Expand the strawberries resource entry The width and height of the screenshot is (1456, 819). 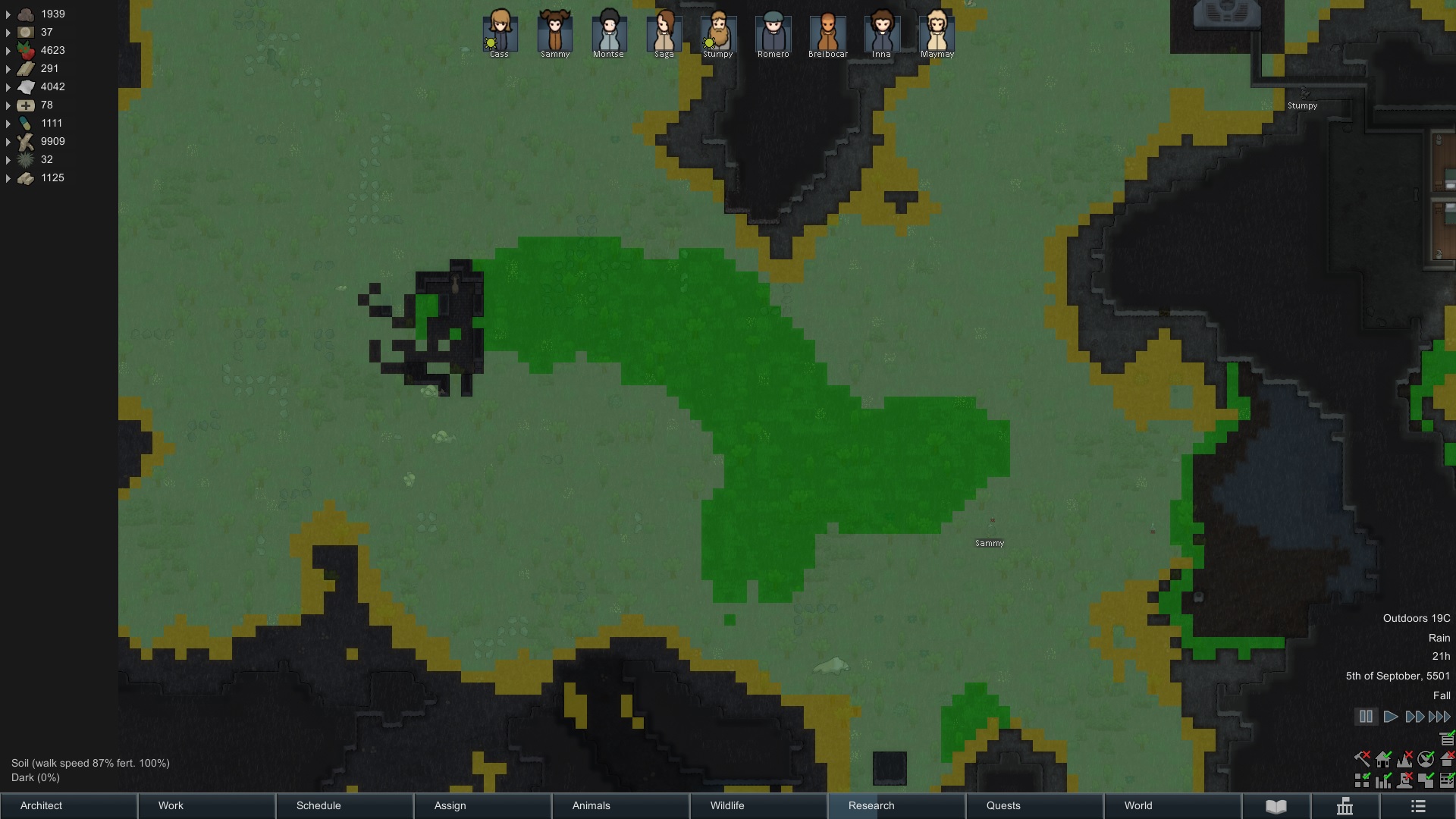8,50
